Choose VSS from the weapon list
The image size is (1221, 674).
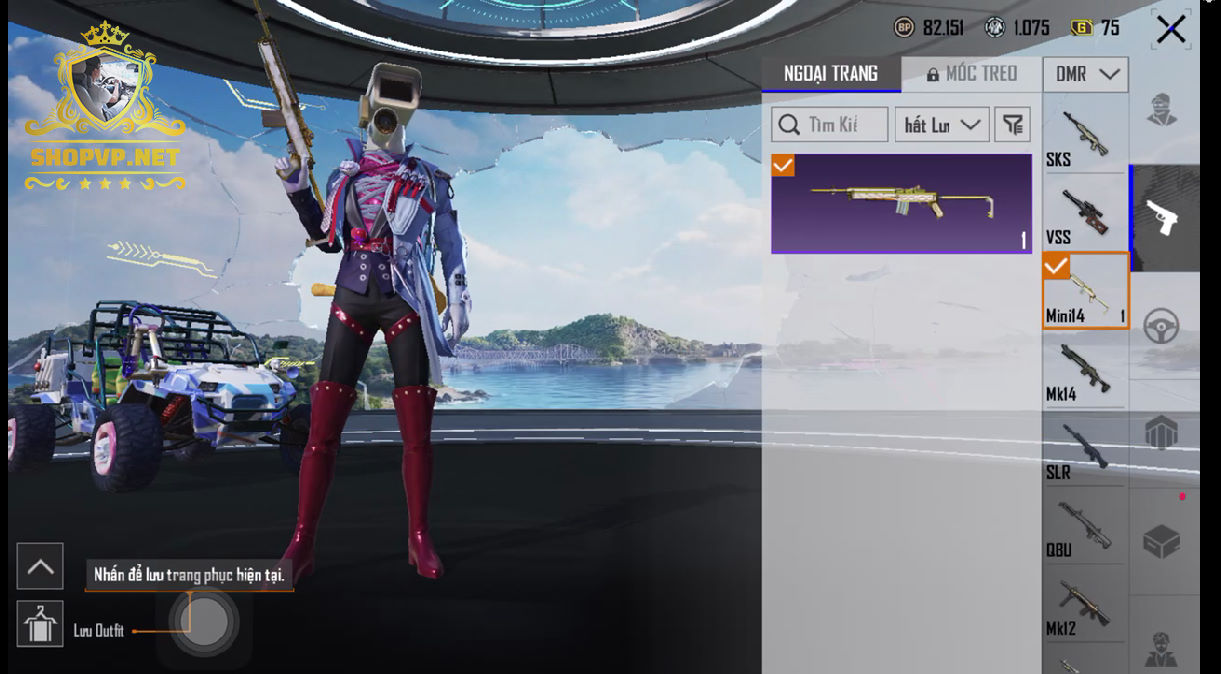(x=1085, y=213)
